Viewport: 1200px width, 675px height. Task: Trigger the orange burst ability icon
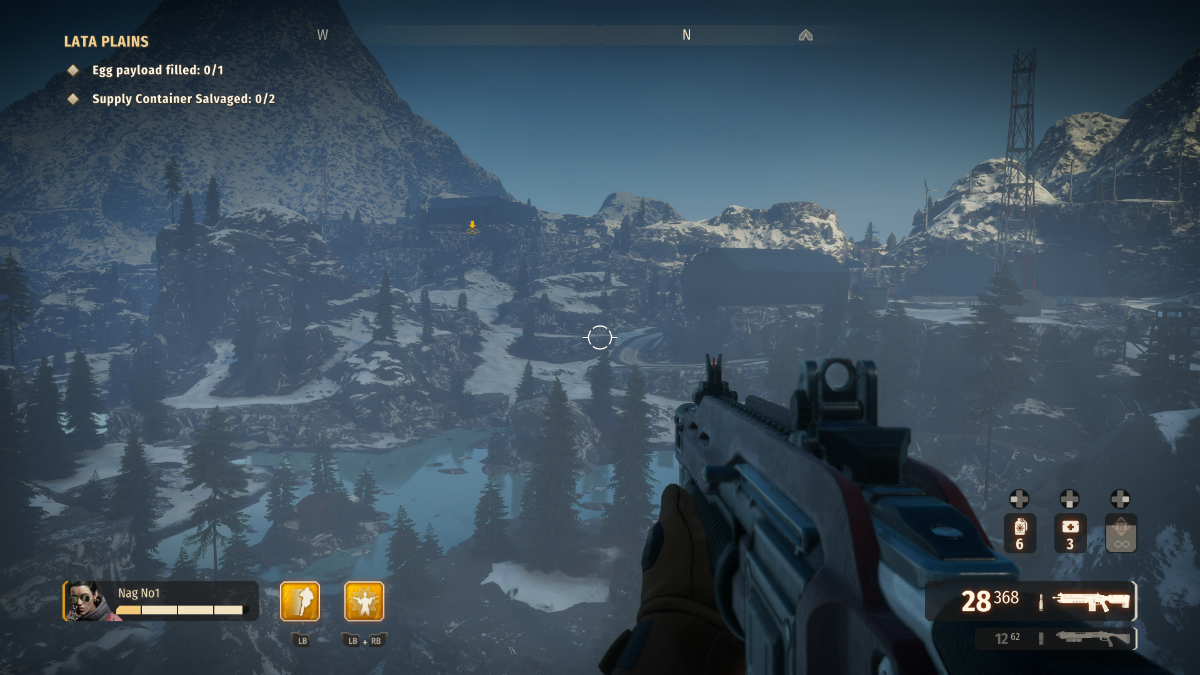pyautogui.click(x=364, y=601)
